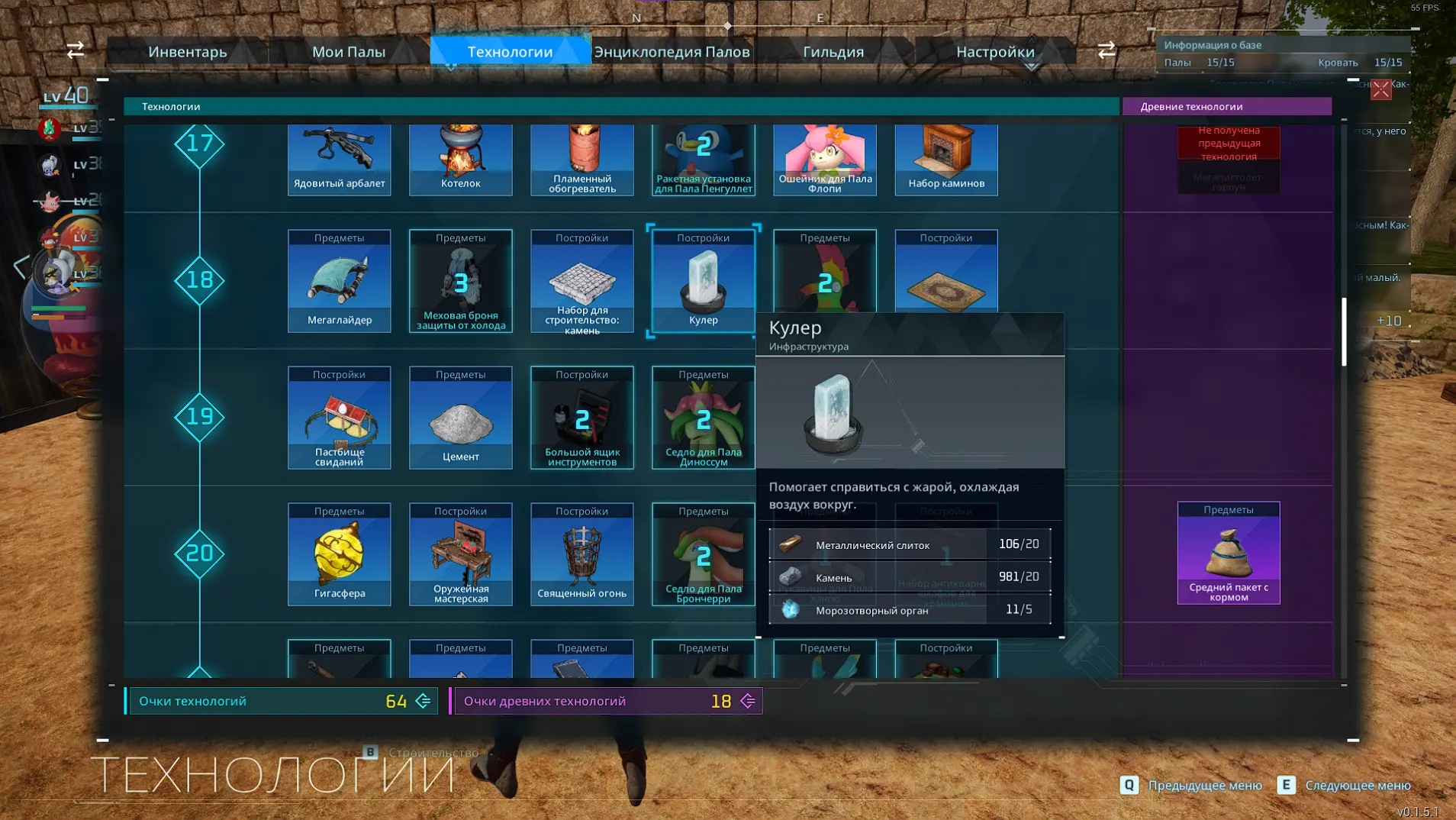The width and height of the screenshot is (1456, 820).
Task: Close the technology menu with red X
Action: pos(1380,90)
